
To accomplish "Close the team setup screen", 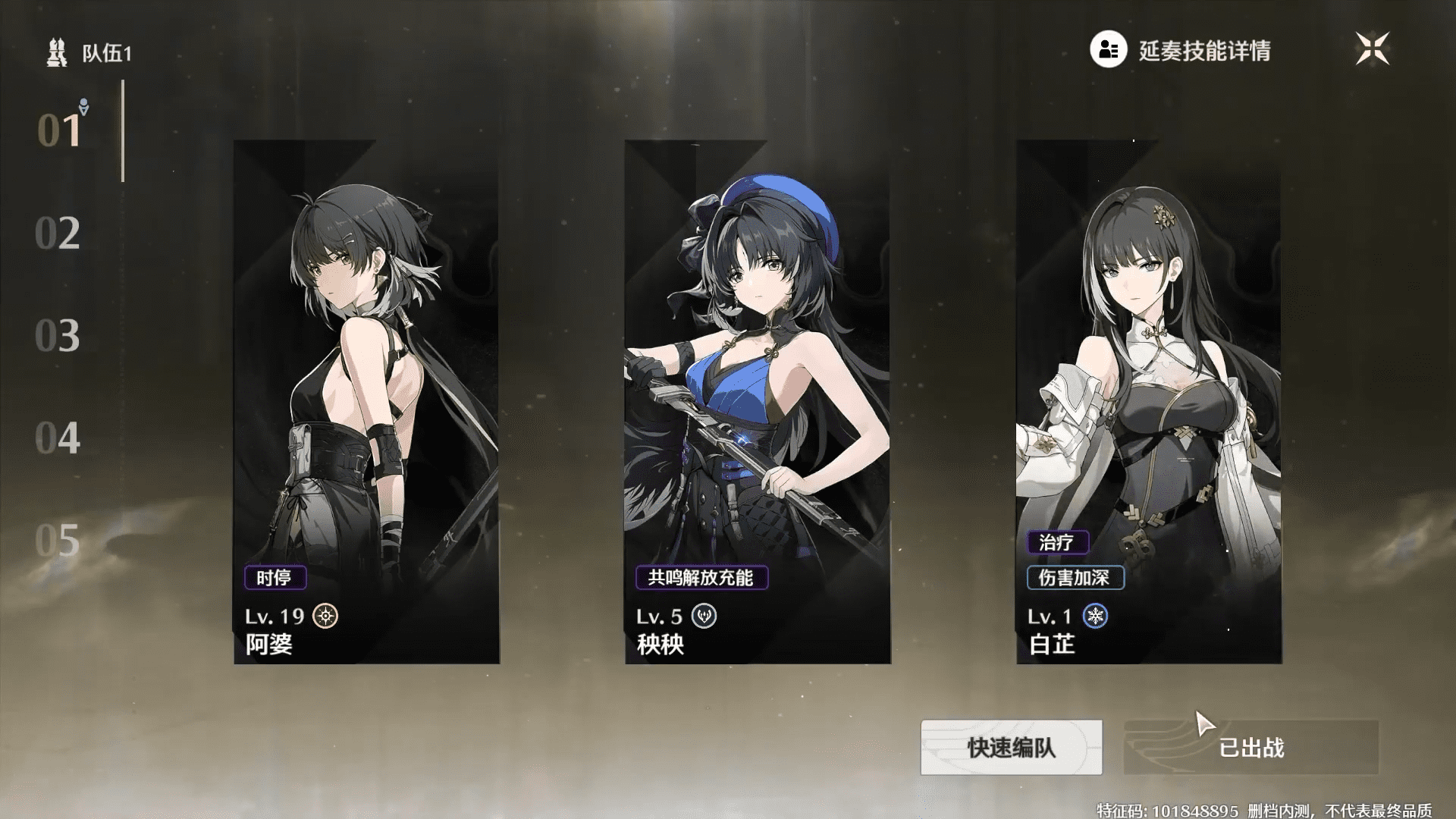I will [1373, 49].
